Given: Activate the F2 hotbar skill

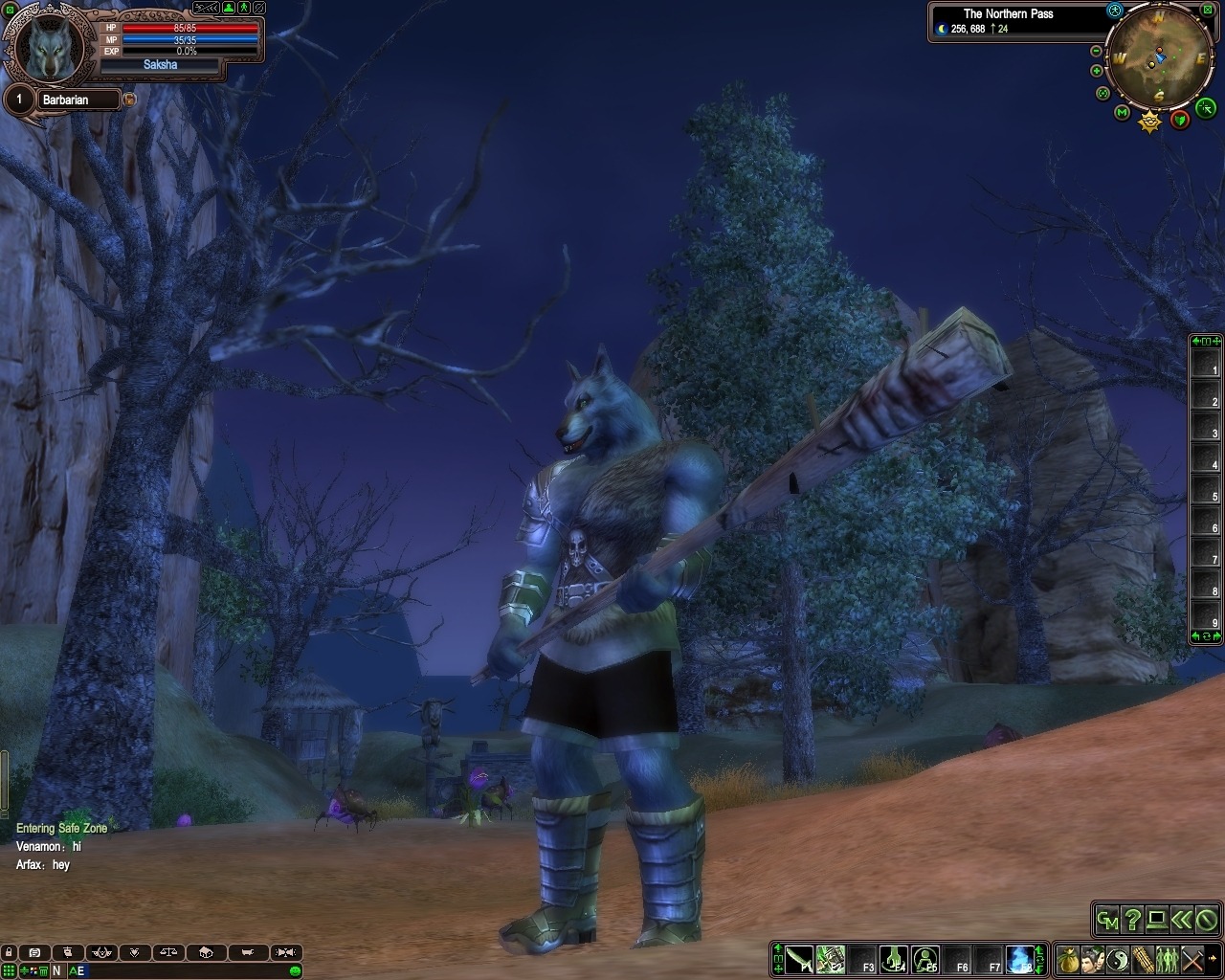Looking at the screenshot, I should point(831,958).
